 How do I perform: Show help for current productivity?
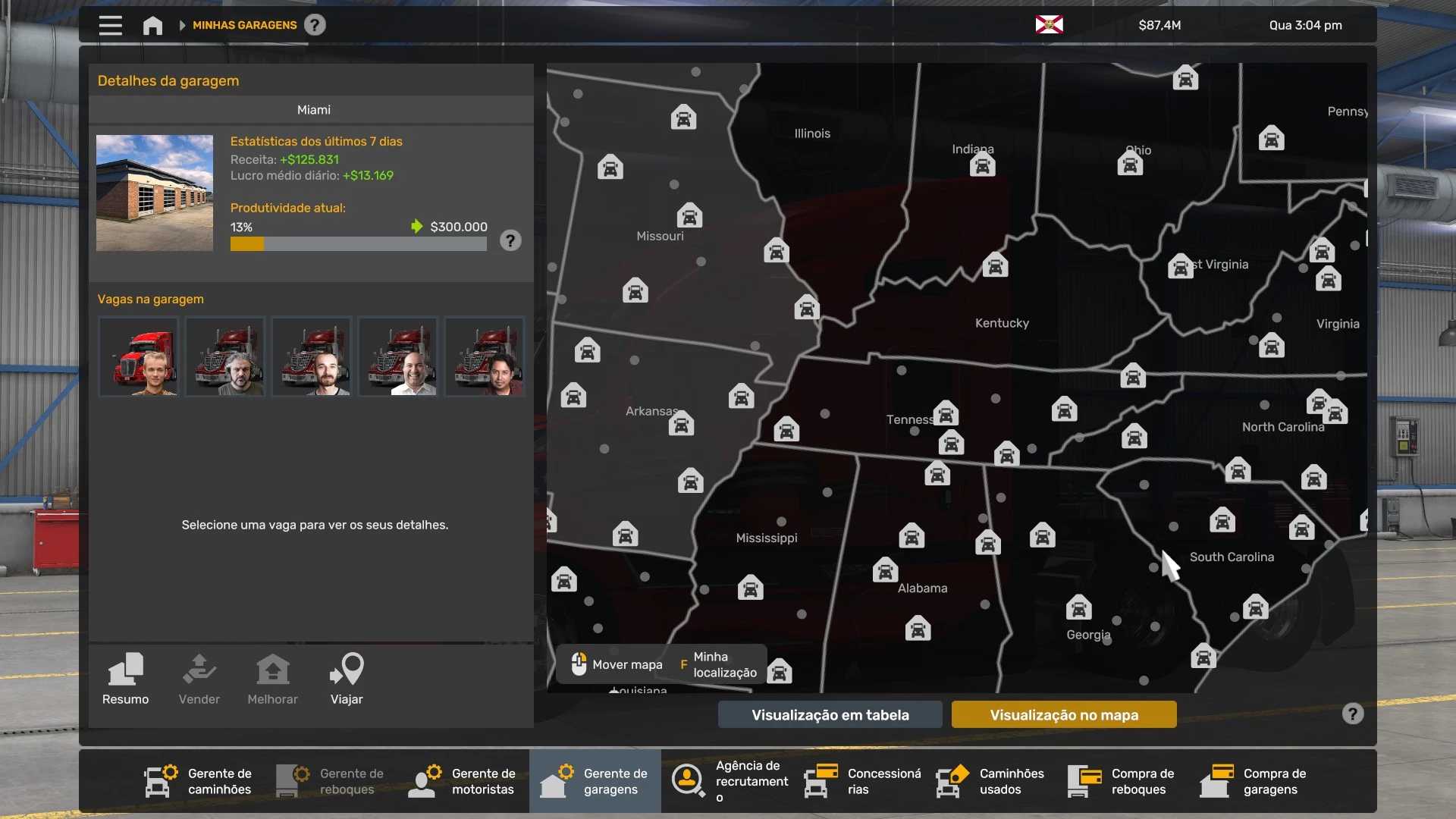click(510, 241)
